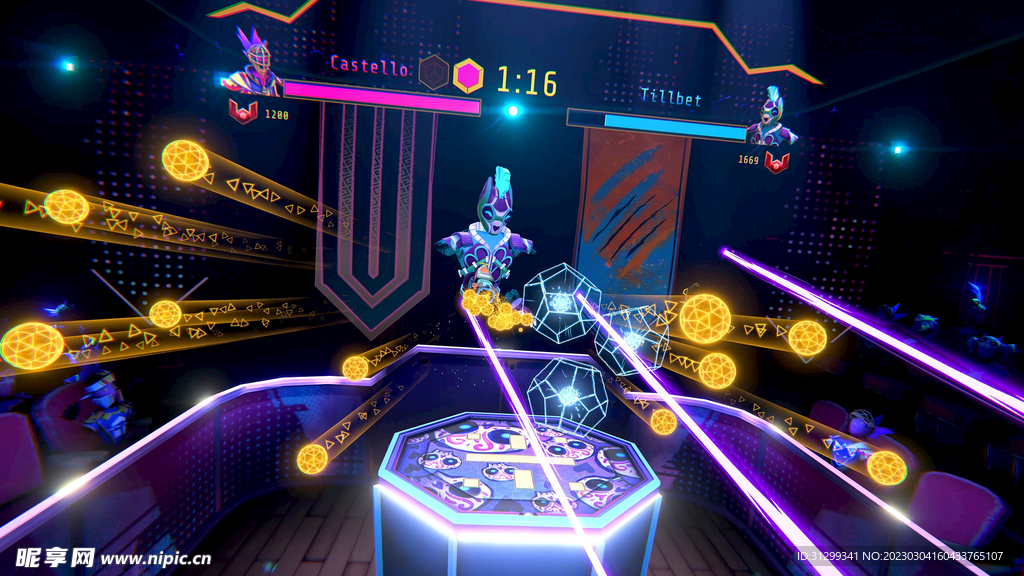1024x576 pixels.
Task: Select the red rank badge beside 1669
Action: 777,160
